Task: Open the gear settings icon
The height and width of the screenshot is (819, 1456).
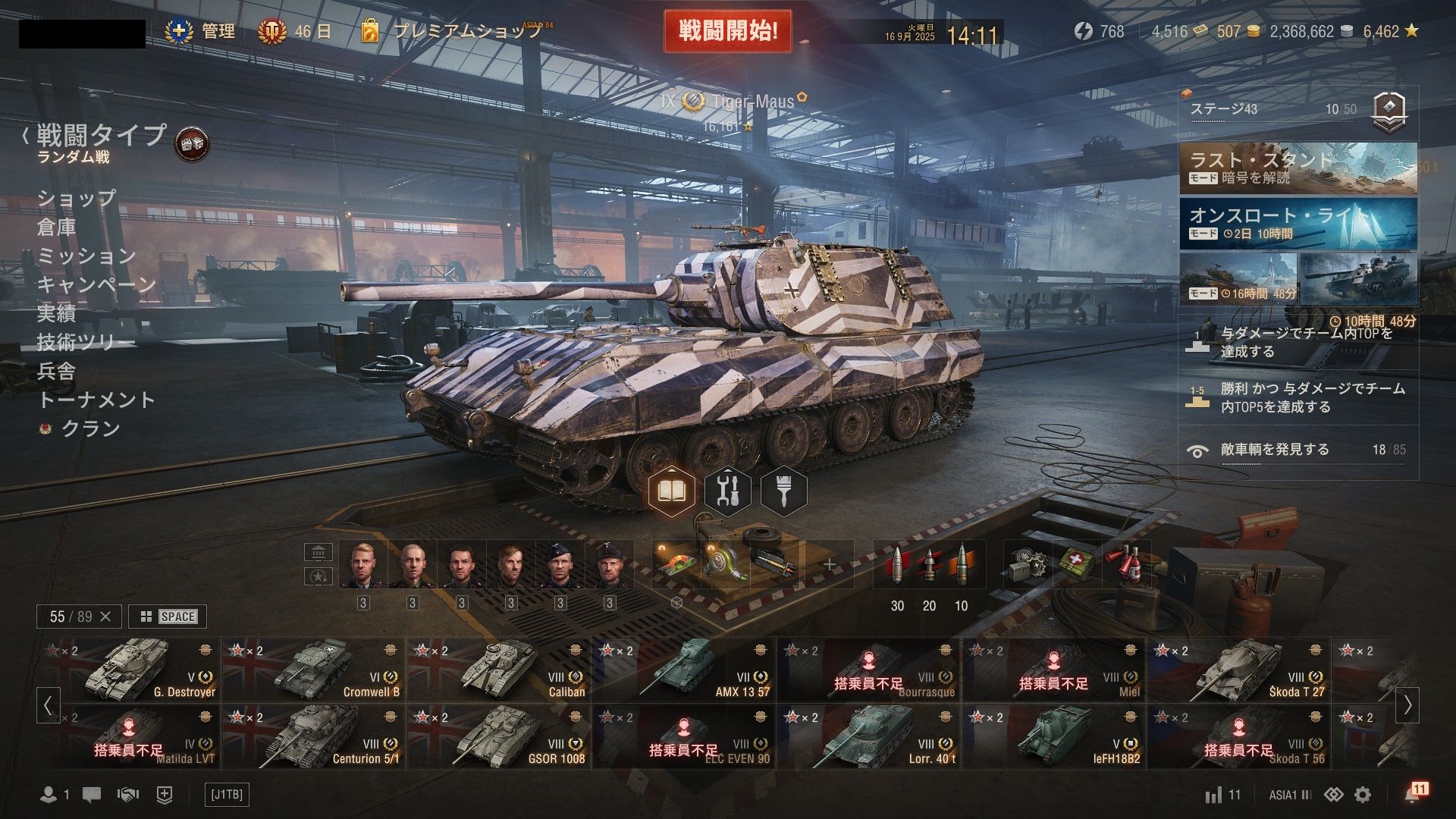Action: tap(1363, 795)
